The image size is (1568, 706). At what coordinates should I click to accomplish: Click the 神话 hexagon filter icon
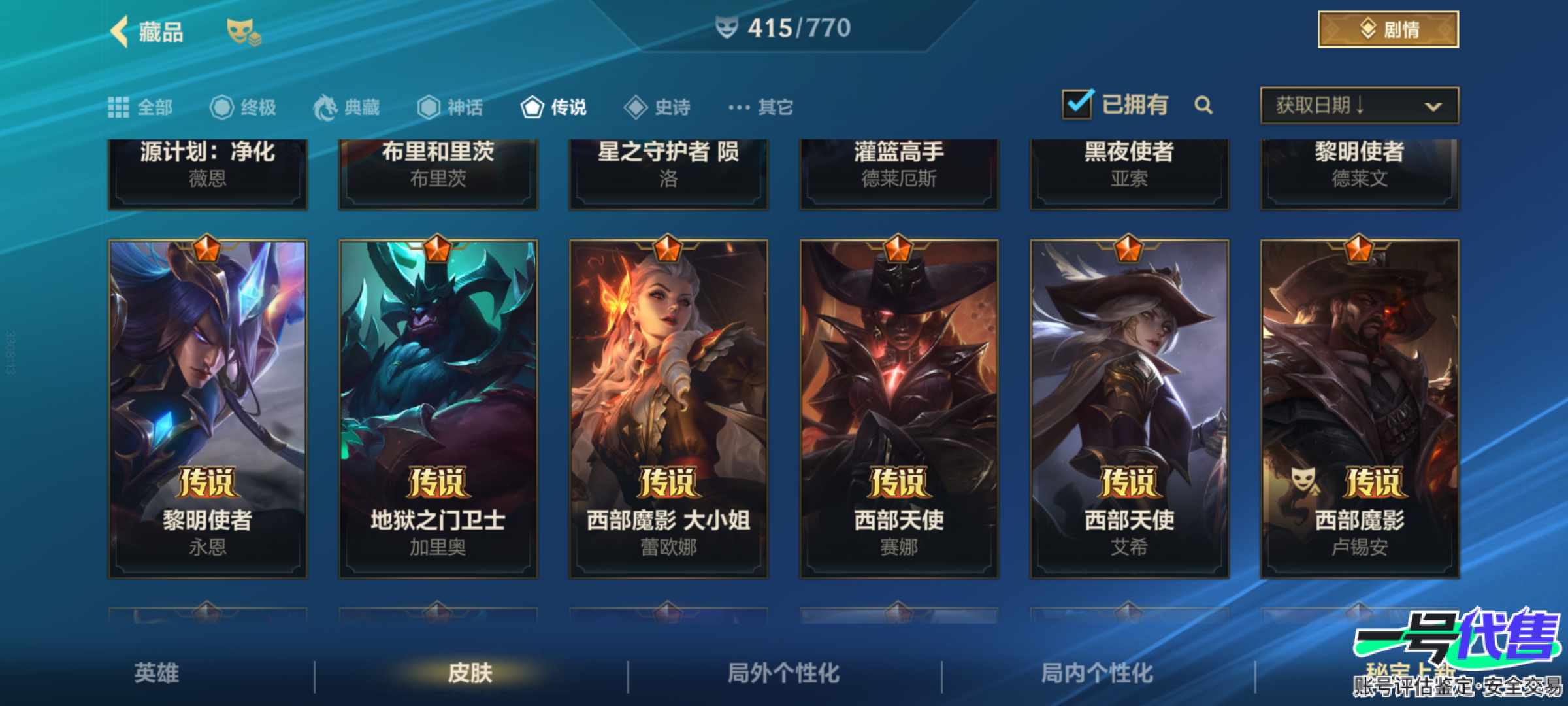pyautogui.click(x=430, y=107)
